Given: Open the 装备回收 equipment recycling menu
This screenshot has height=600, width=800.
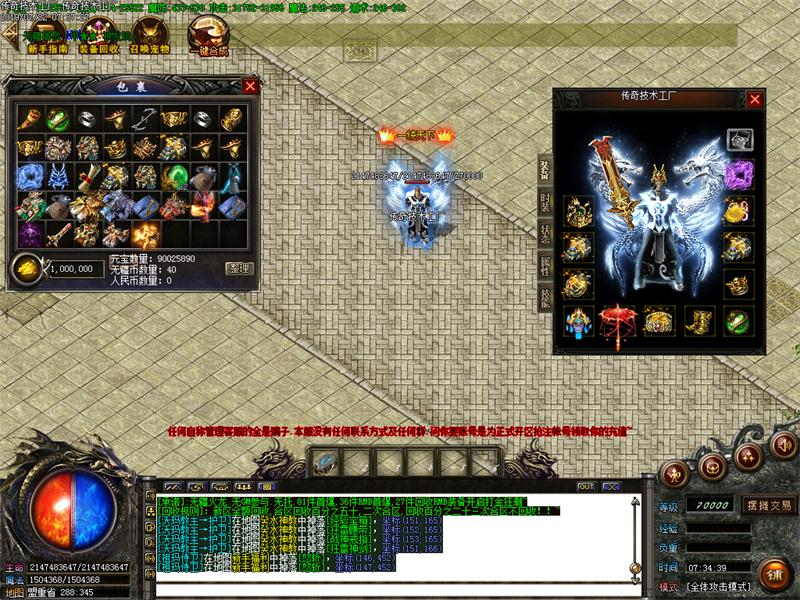Looking at the screenshot, I should click(99, 49).
